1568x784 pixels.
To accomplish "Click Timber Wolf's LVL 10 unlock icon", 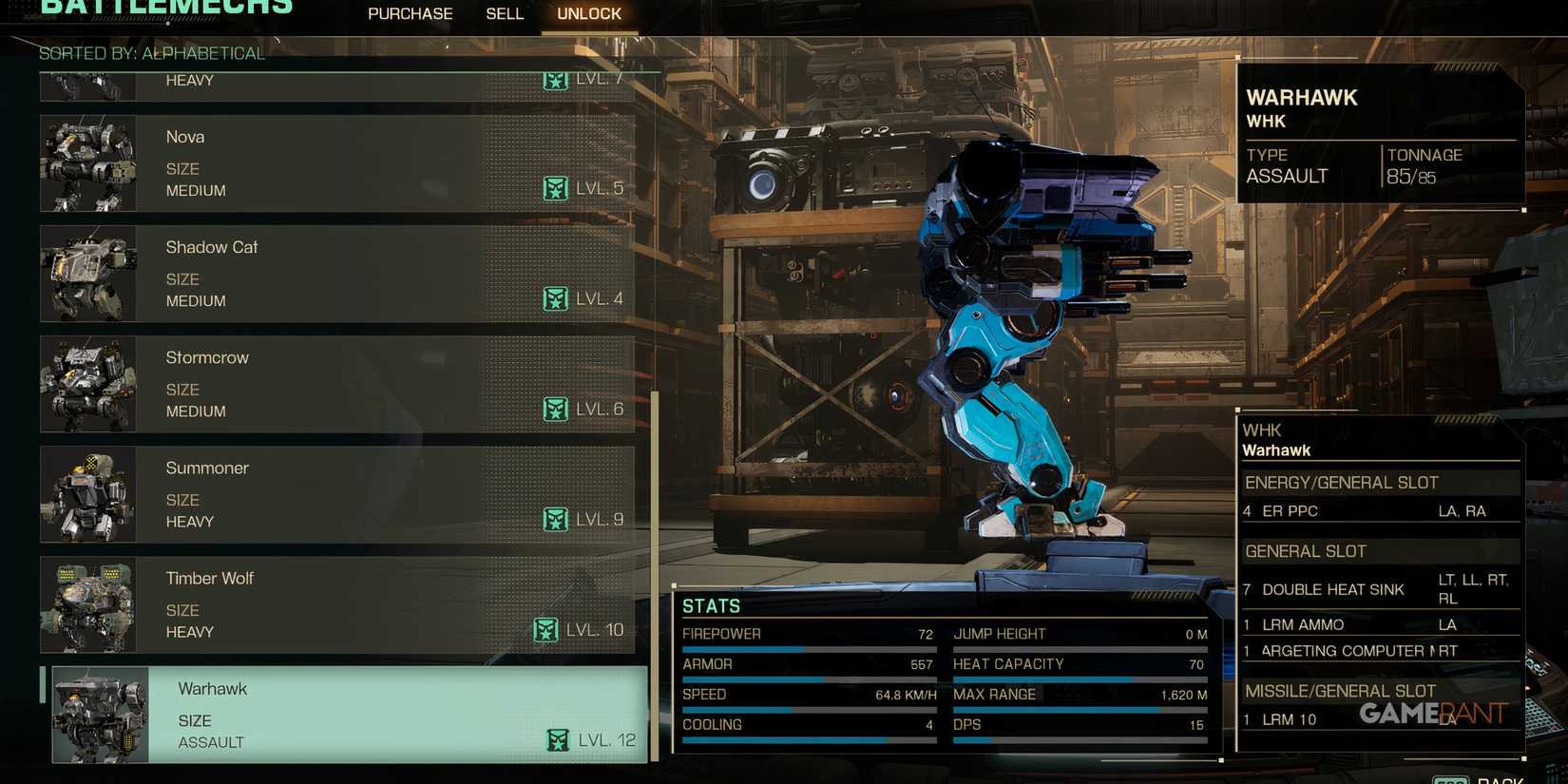I will 546,629.
